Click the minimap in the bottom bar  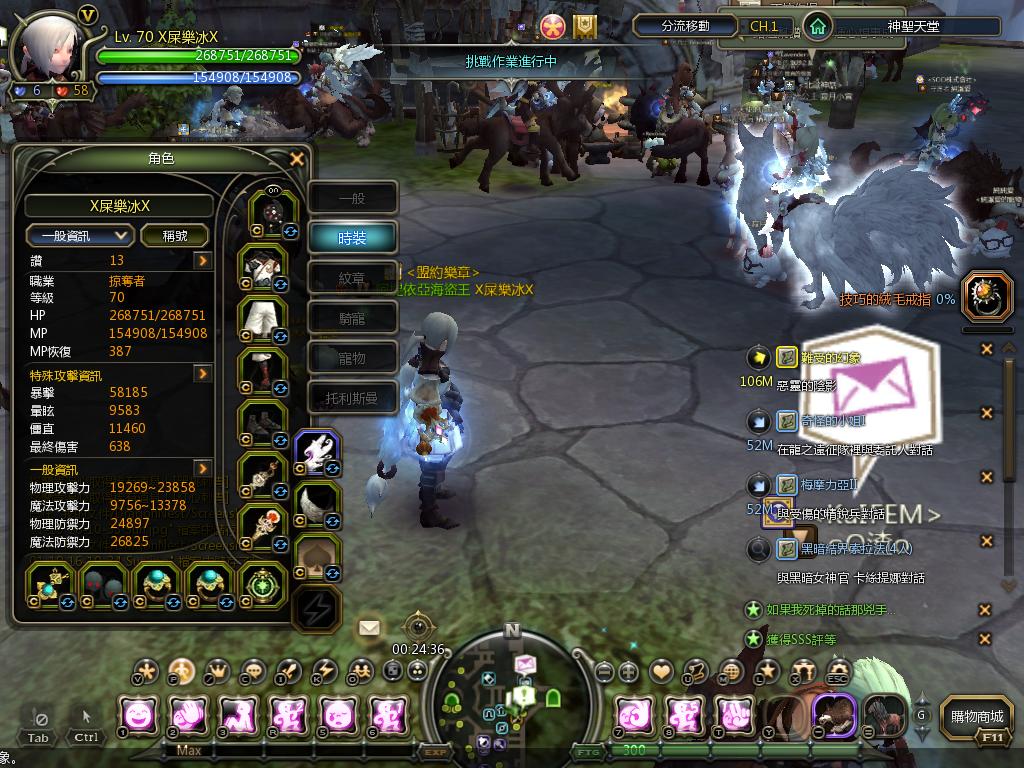pos(511,692)
